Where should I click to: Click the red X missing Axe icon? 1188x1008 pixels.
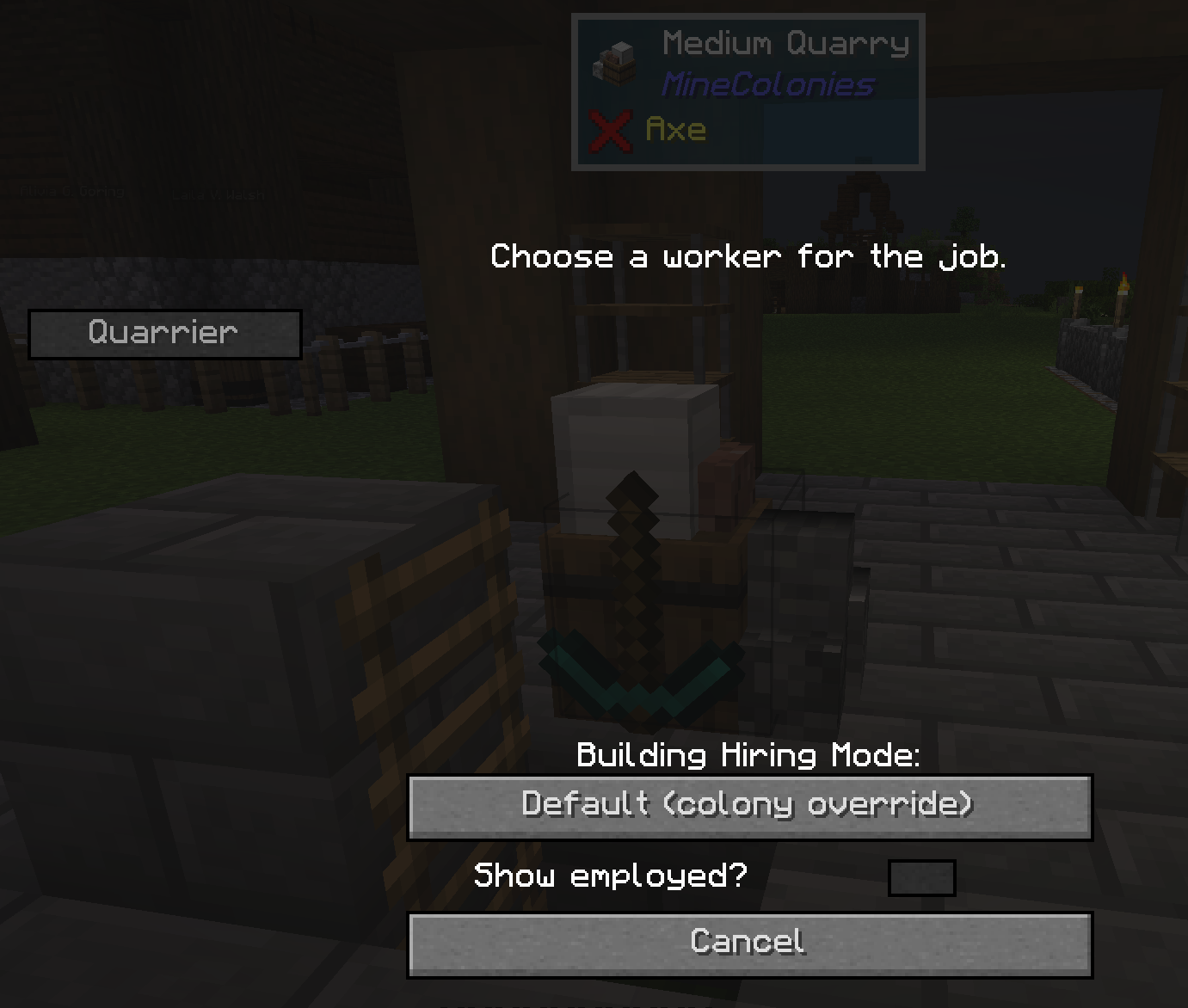611,129
